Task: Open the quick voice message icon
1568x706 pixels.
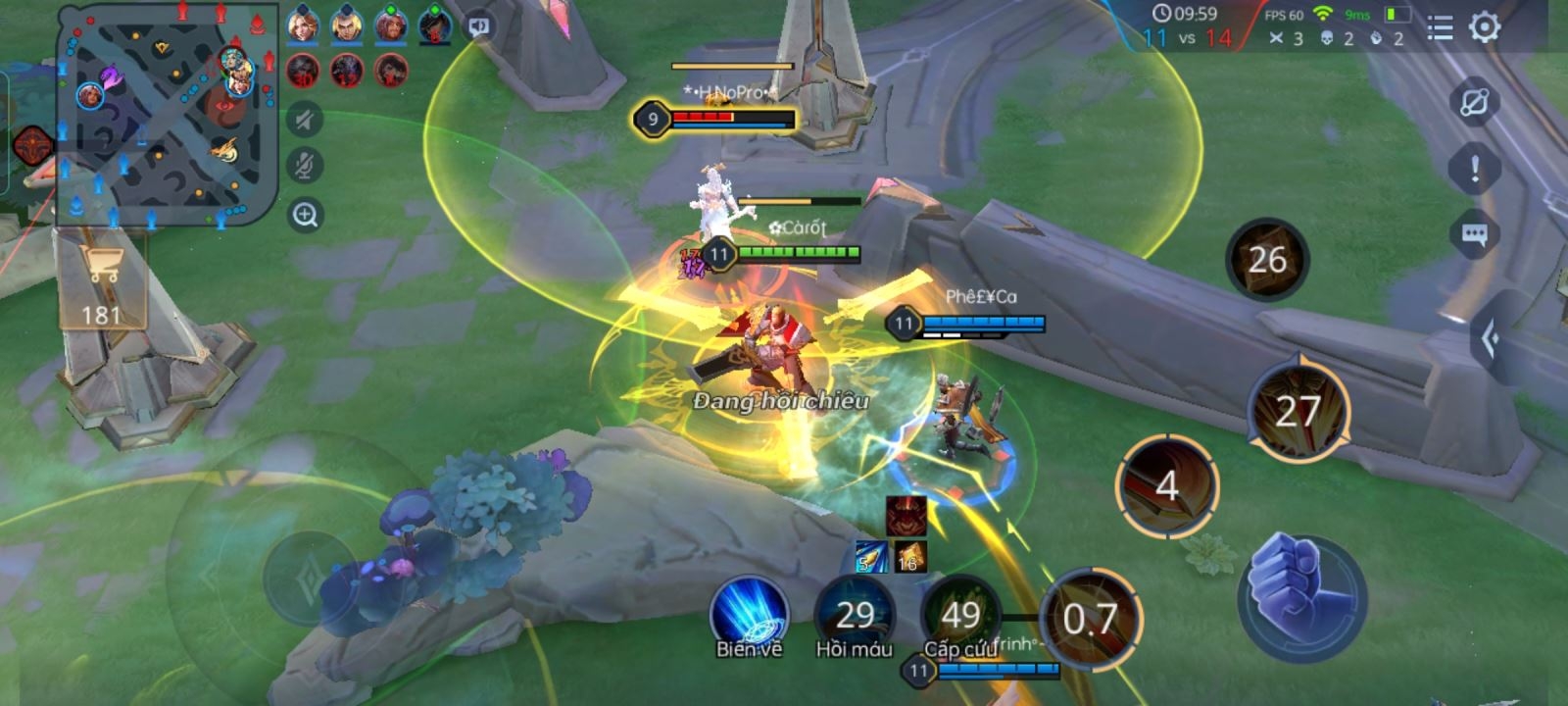Action: 479,26
